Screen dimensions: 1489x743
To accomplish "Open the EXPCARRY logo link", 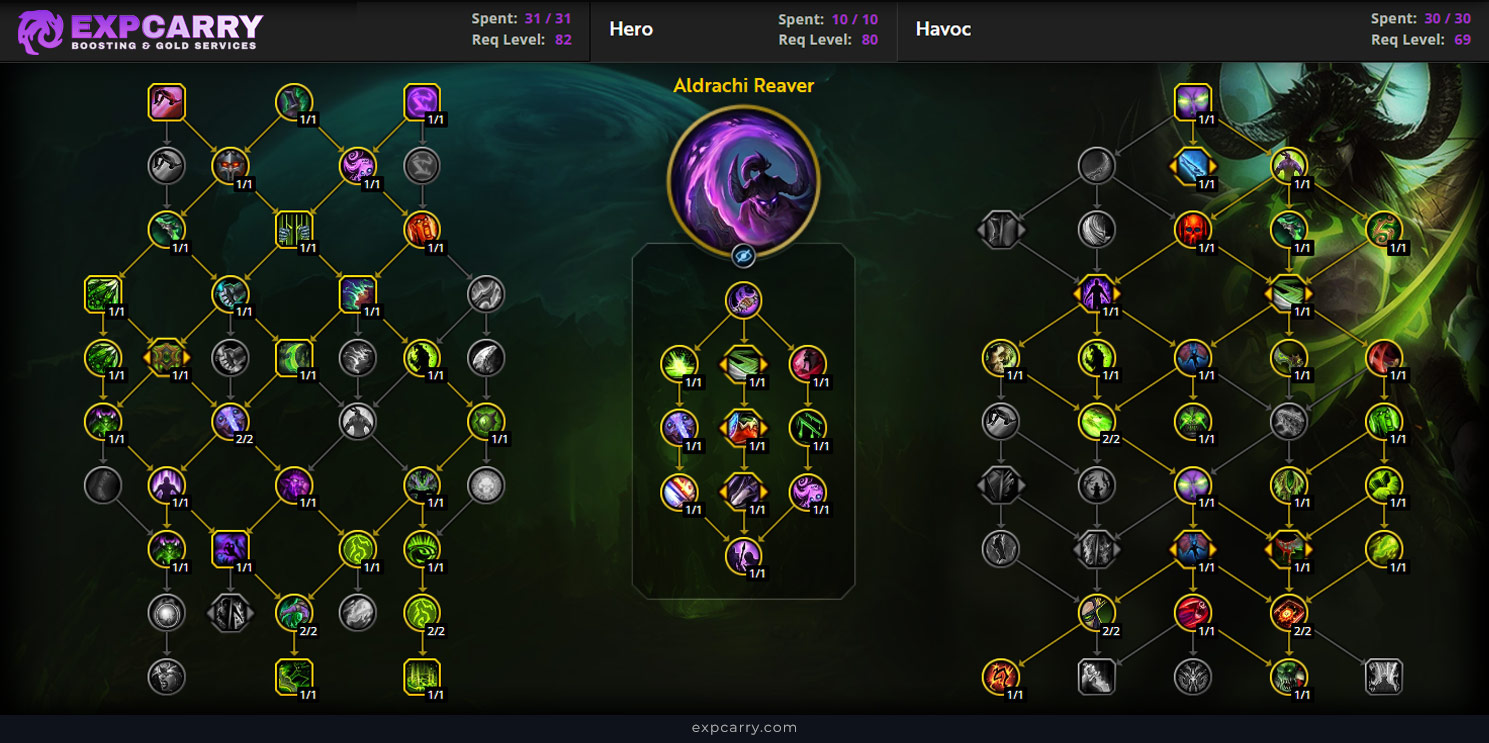I will pos(140,31).
